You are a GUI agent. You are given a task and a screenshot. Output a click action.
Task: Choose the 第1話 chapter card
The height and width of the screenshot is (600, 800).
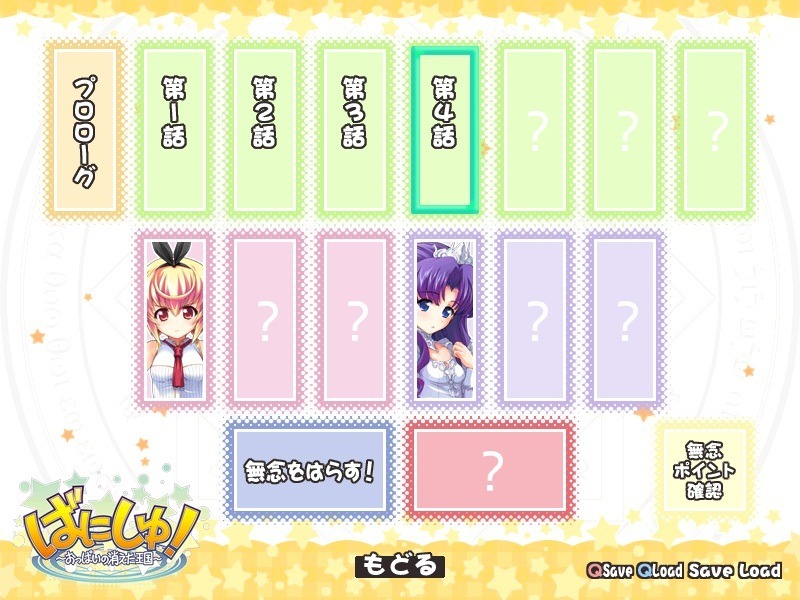[x=173, y=130]
